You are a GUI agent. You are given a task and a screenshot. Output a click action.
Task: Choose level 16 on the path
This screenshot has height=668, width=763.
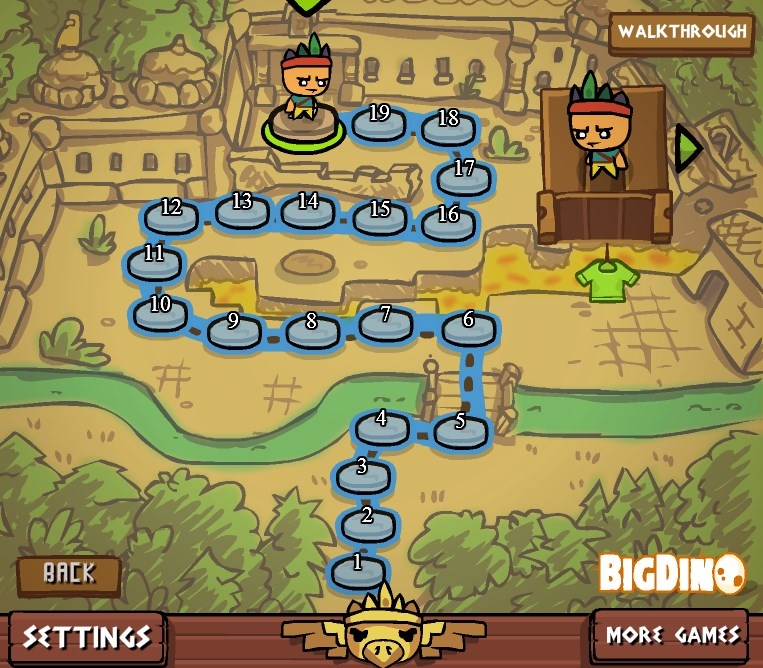448,221
